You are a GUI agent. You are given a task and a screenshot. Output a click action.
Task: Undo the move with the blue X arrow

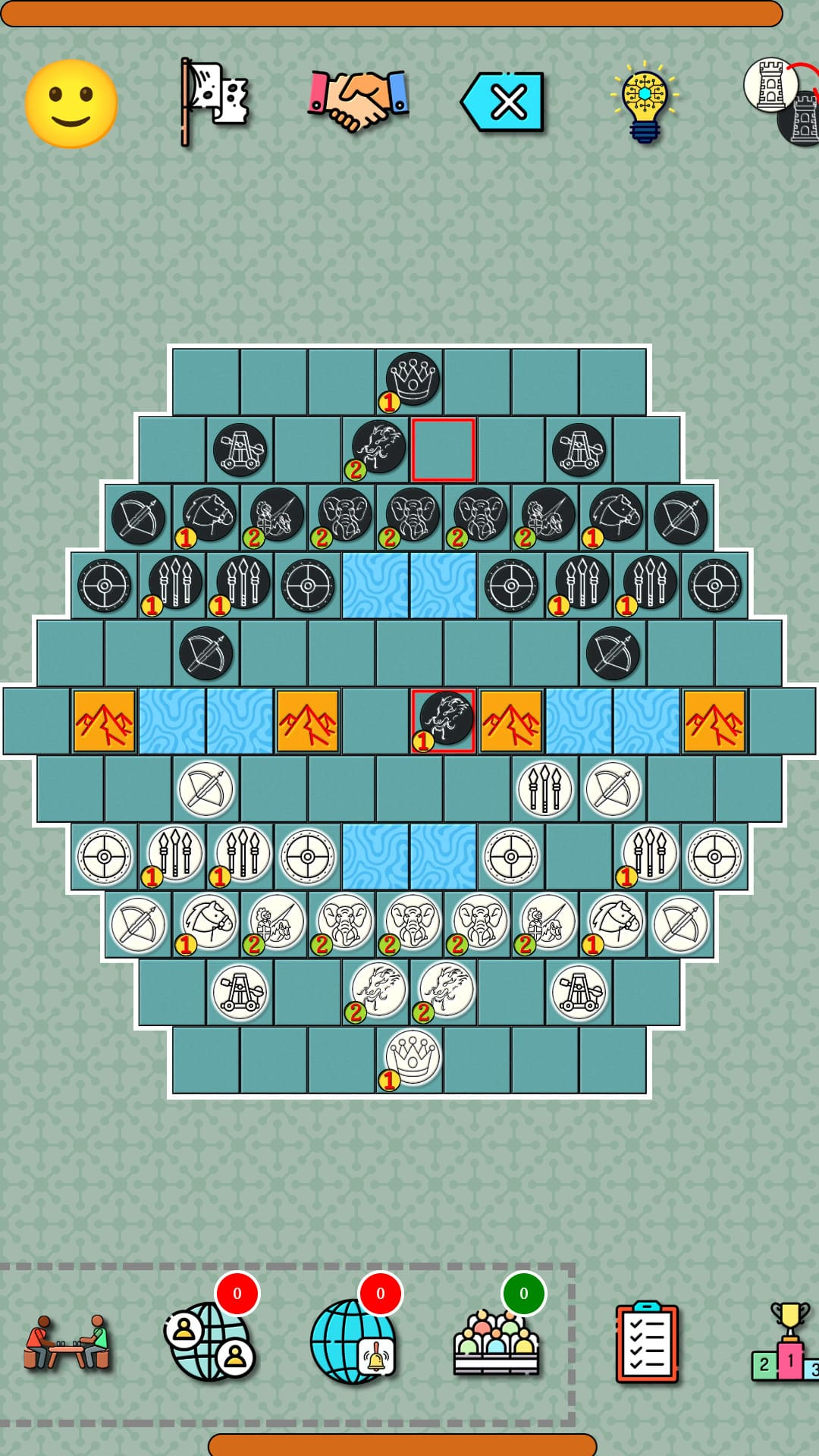[503, 102]
